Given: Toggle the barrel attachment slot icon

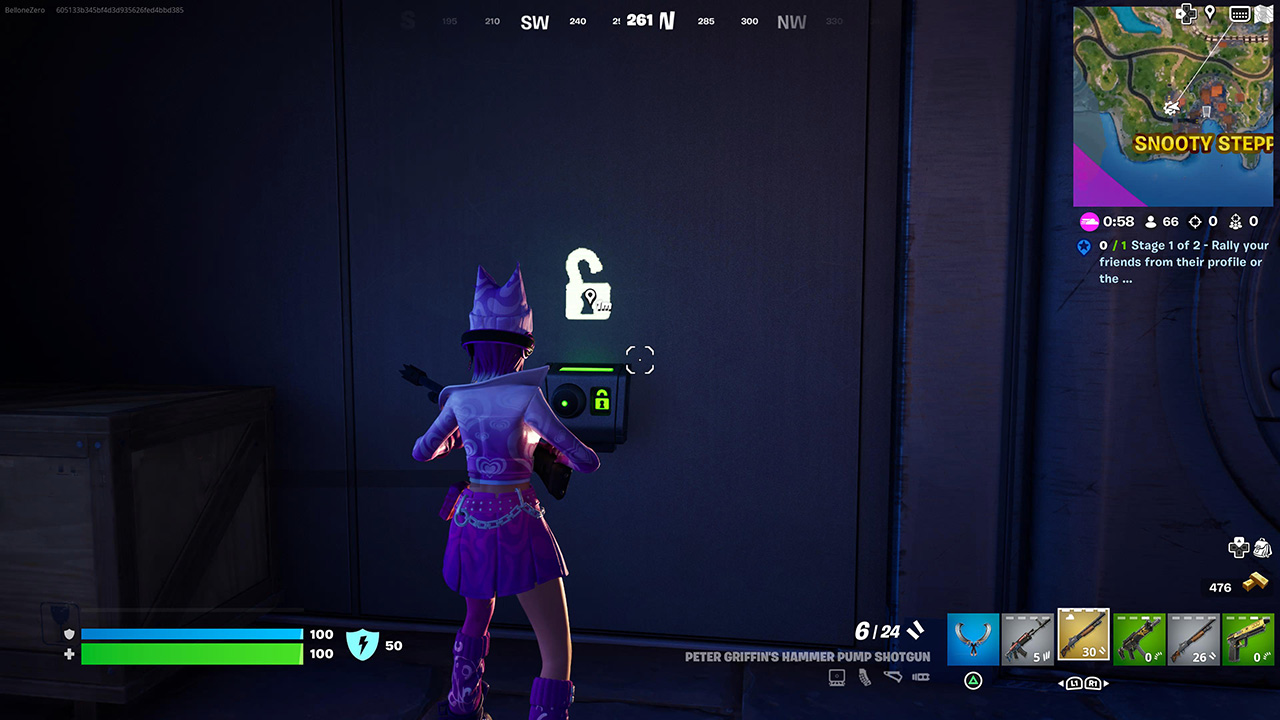Looking at the screenshot, I should 920,678.
